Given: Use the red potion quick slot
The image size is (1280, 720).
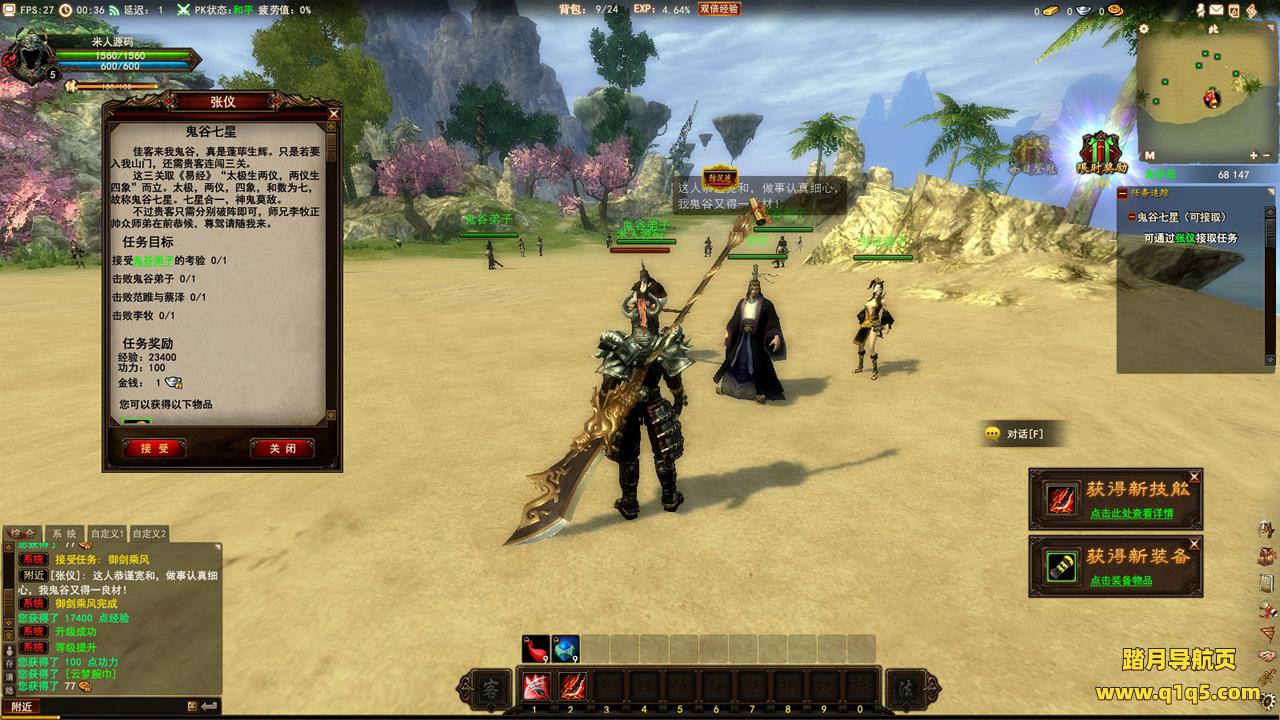Looking at the screenshot, I should point(535,649).
